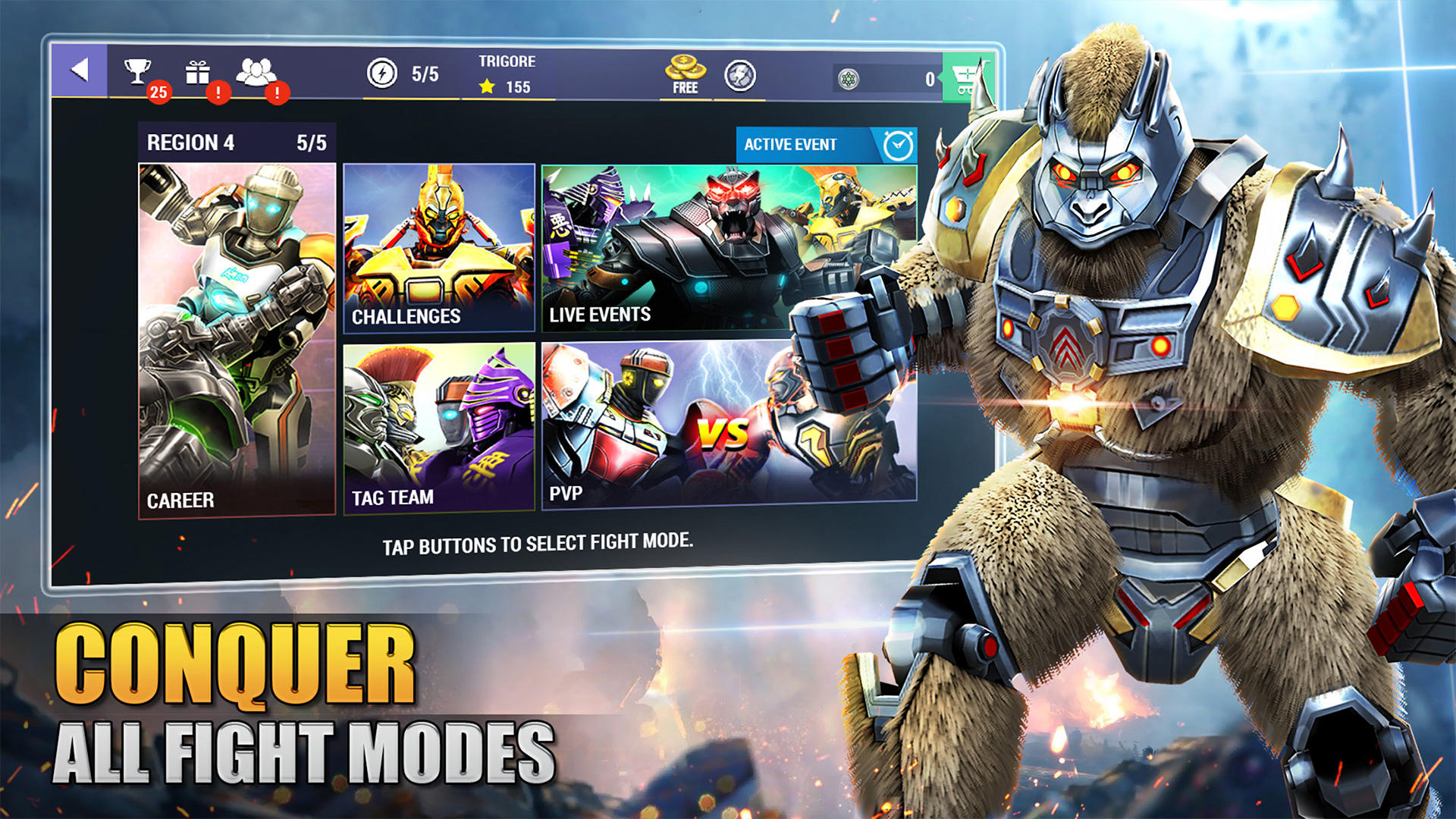Select the Career fight mode
The image size is (1456, 819).
point(236,334)
